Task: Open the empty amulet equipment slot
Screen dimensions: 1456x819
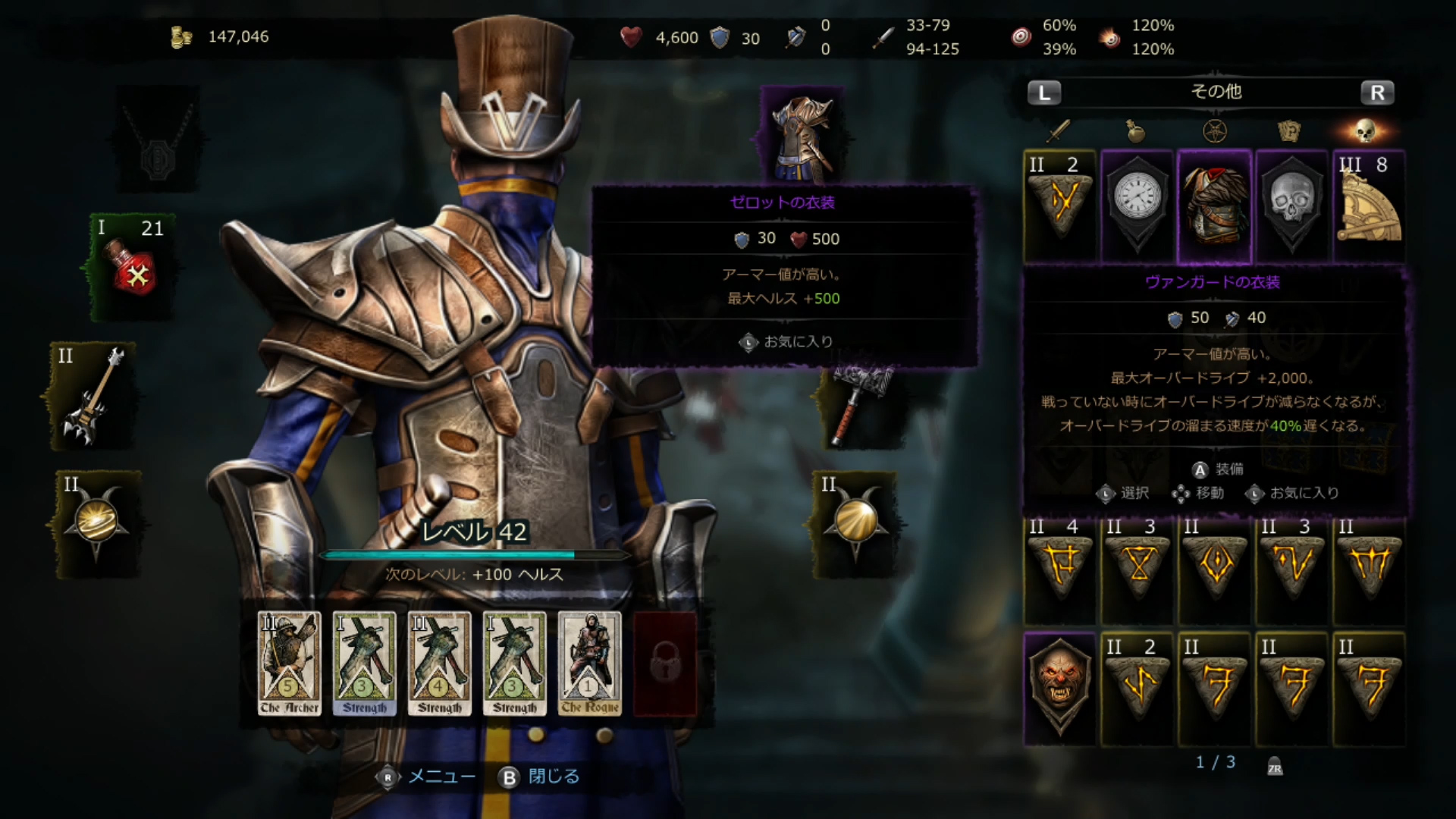Action: (157, 143)
